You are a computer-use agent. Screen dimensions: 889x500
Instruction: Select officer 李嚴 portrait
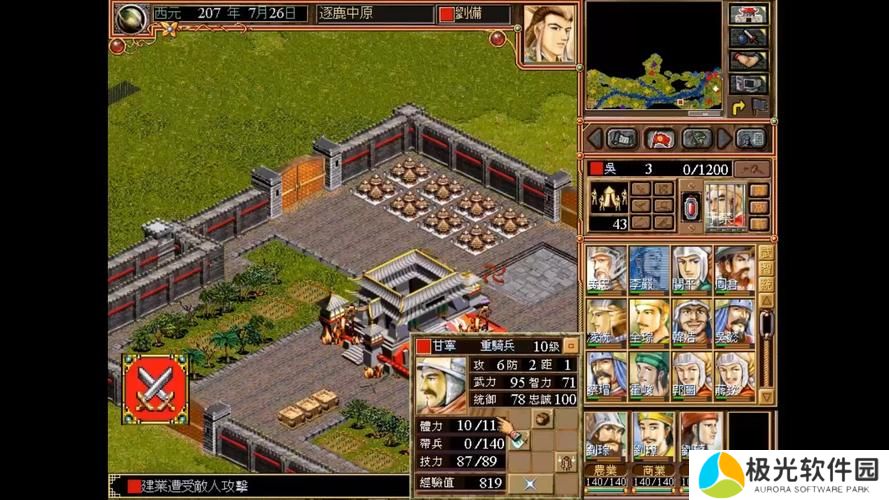coord(649,270)
